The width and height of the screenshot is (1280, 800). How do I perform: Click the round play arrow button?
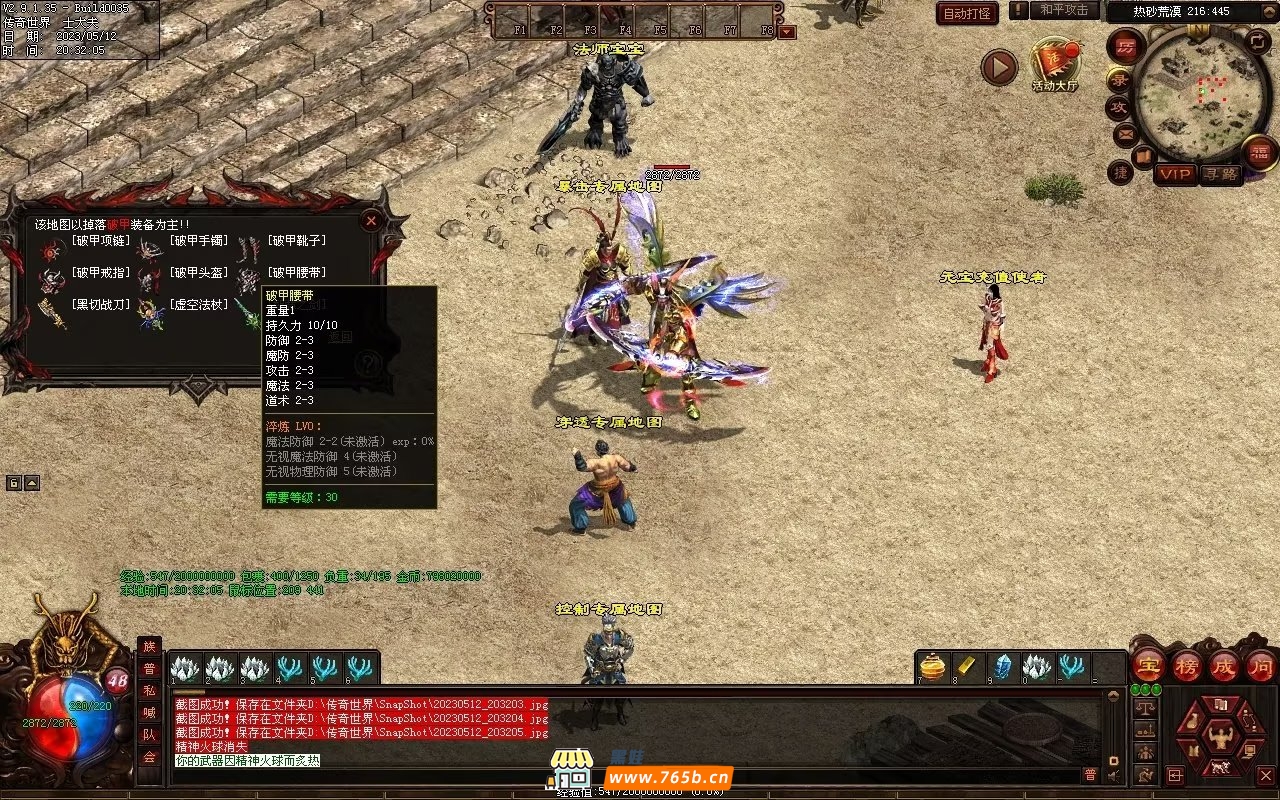[998, 67]
